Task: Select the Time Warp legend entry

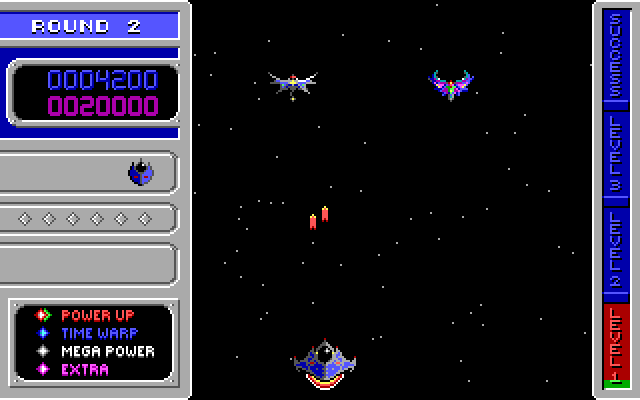Action: pos(99,333)
